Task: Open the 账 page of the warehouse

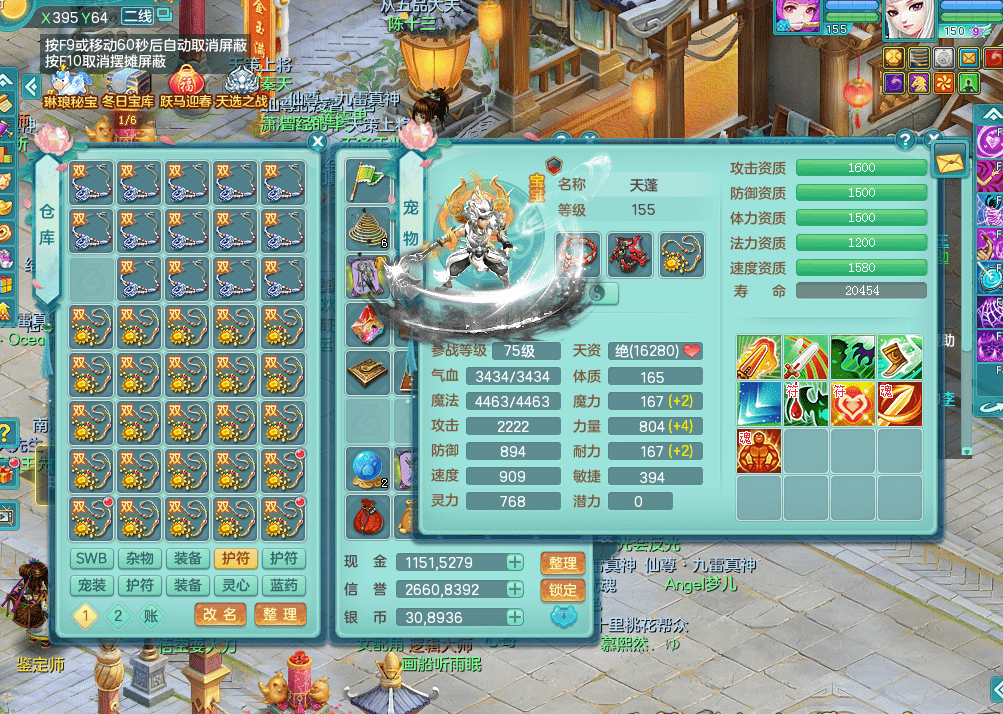Action: (150, 615)
